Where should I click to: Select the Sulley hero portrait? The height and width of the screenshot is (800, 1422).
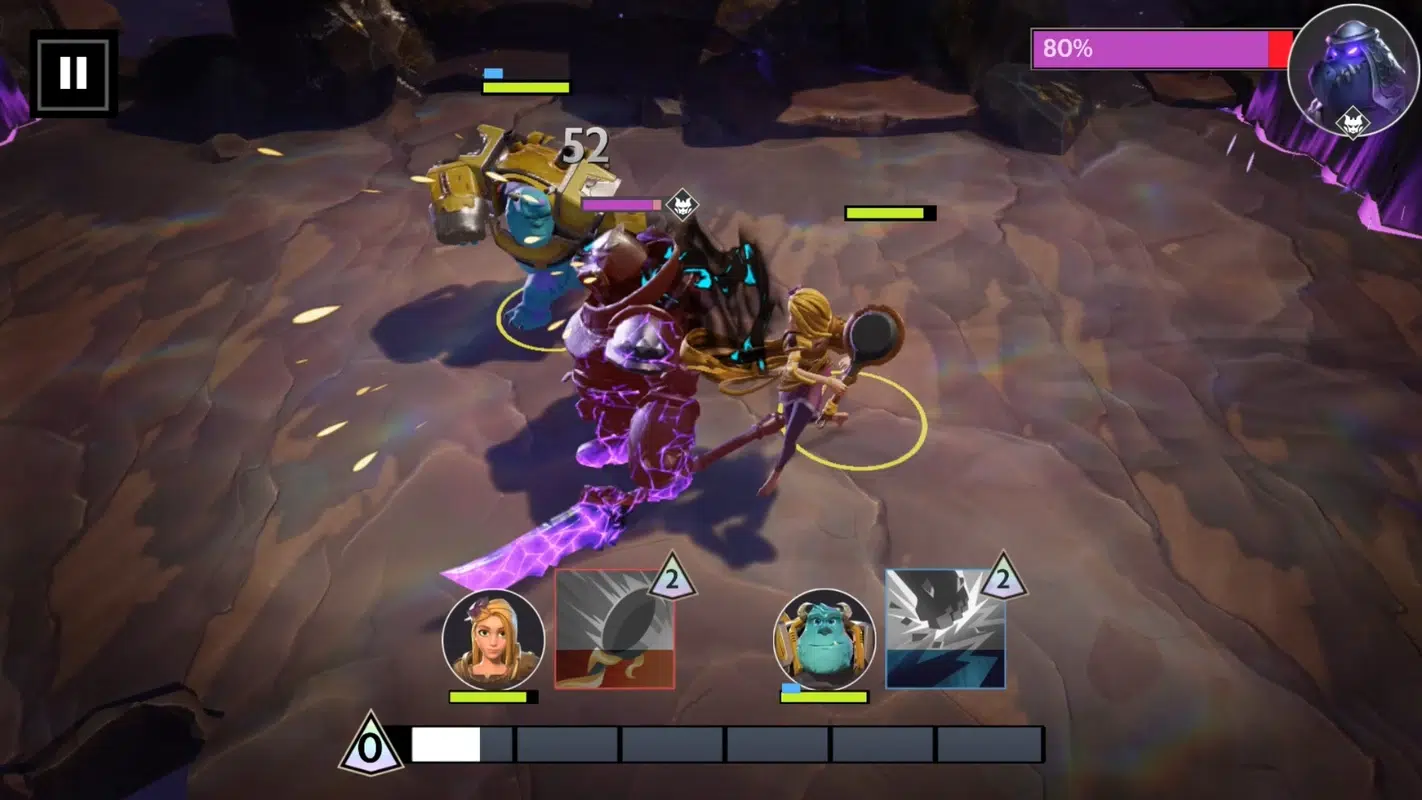coord(824,640)
